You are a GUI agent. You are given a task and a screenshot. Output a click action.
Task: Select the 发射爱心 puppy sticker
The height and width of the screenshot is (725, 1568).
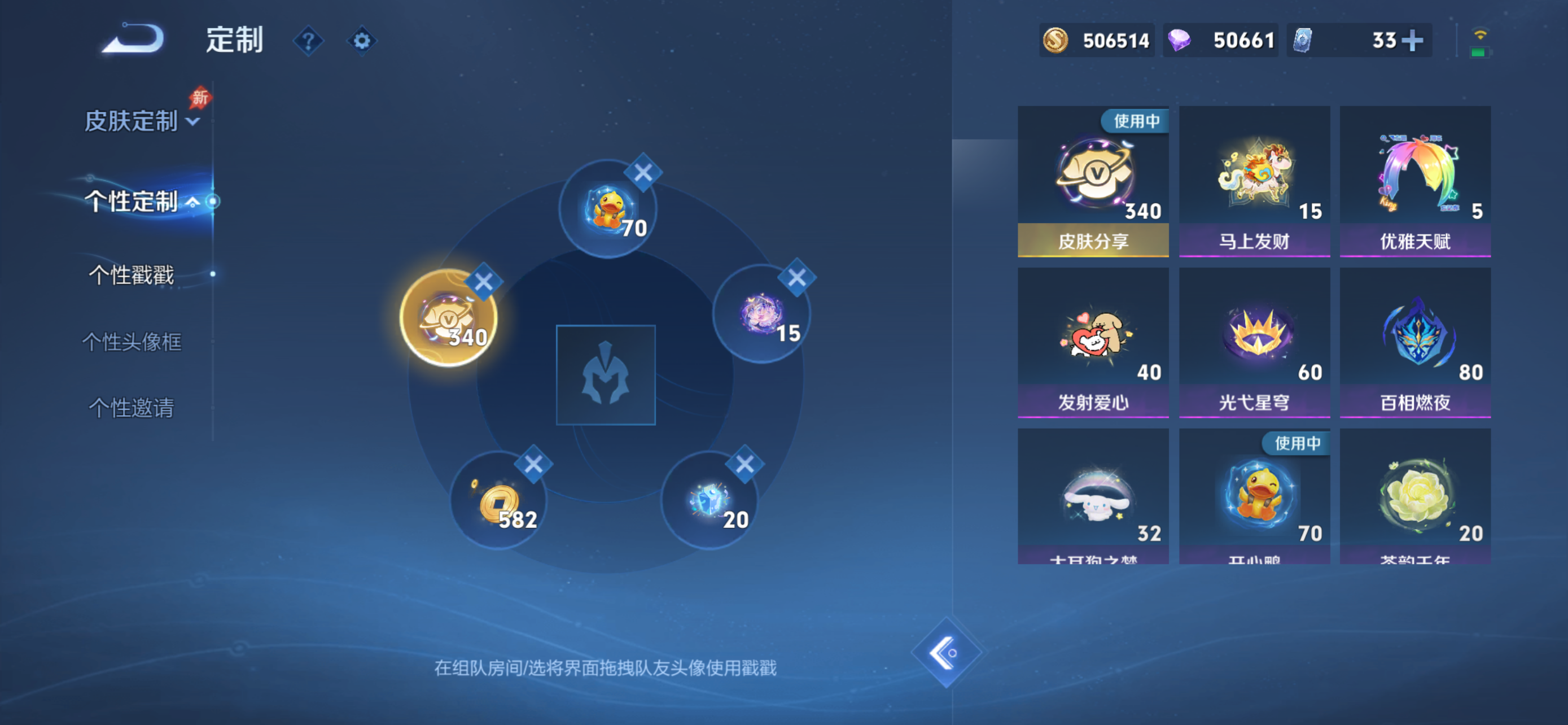coord(1093,338)
